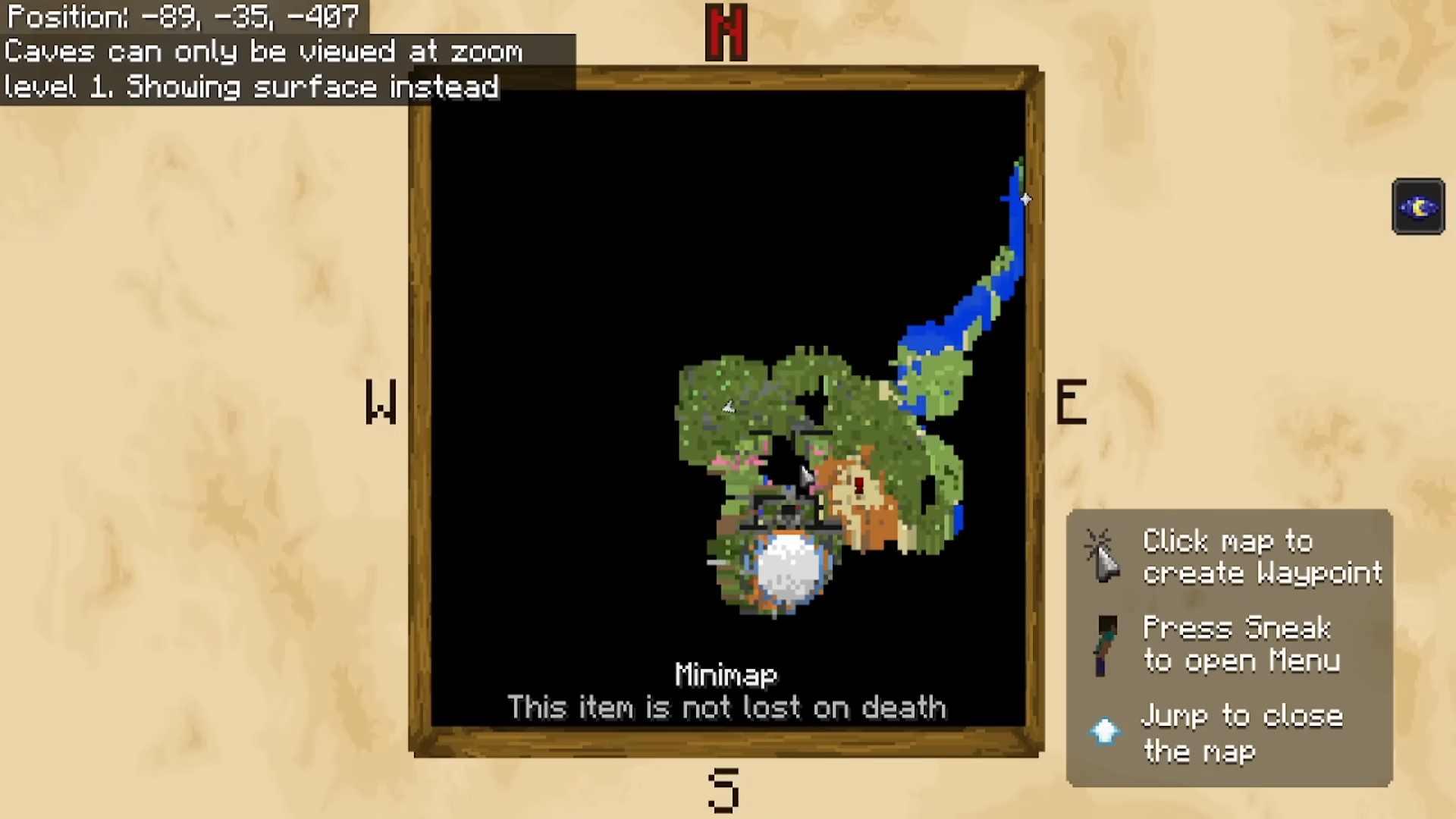1456x819 pixels.
Task: Select the red marker on the map
Action: [859, 485]
